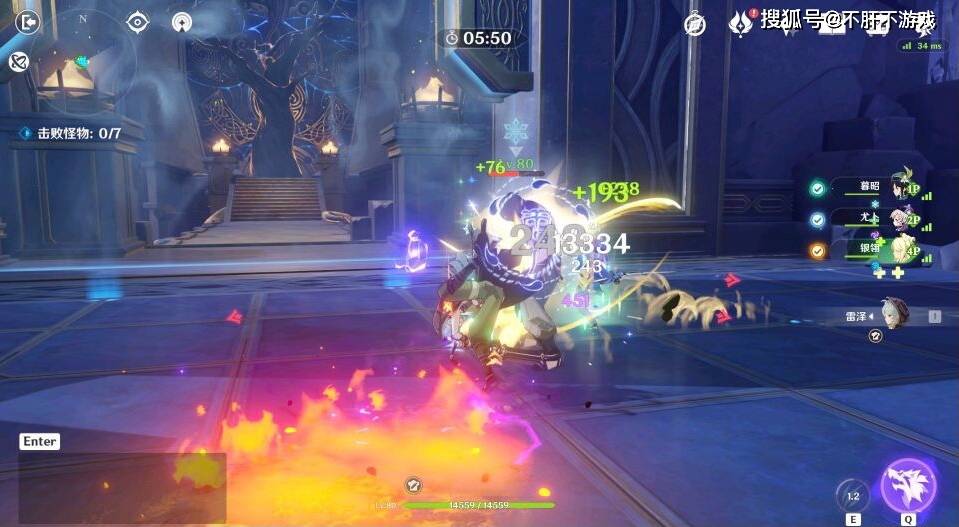This screenshot has width=959, height=527.
Task: Unleash the wolf elemental burst ability
Action: tap(907, 486)
